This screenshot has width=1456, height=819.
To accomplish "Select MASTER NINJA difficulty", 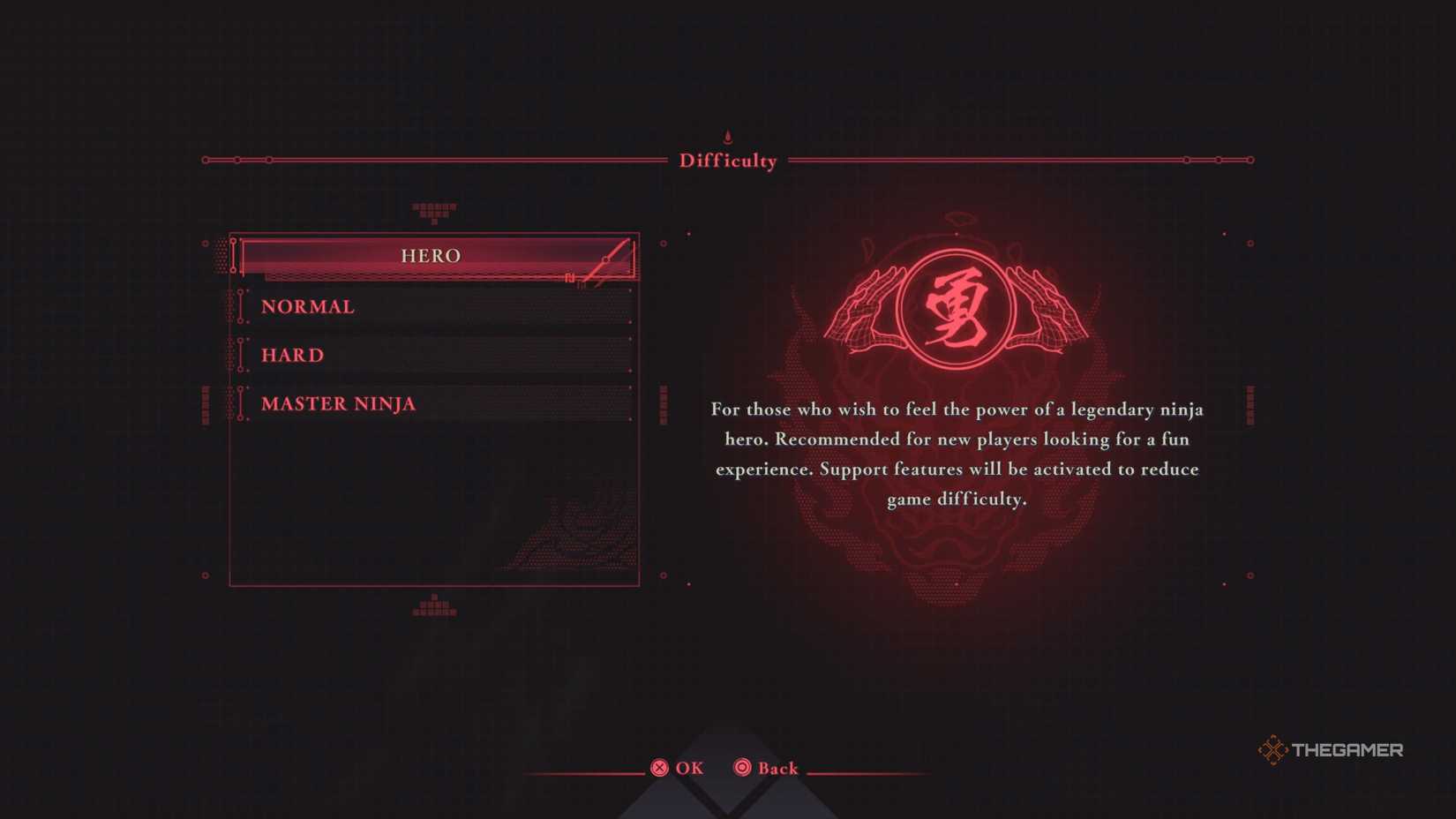I will 339,404.
